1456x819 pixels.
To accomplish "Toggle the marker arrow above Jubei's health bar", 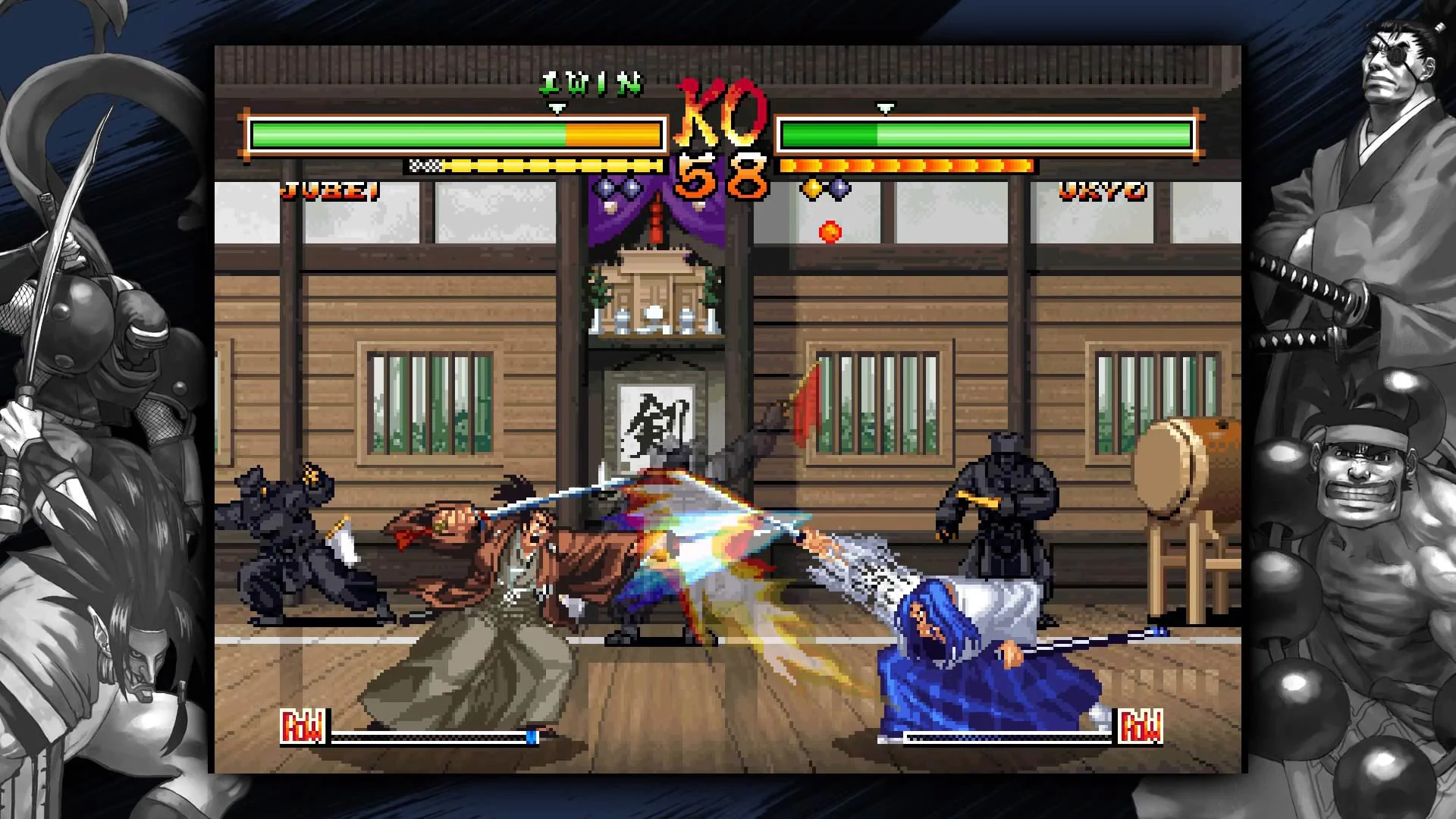I will point(557,108).
